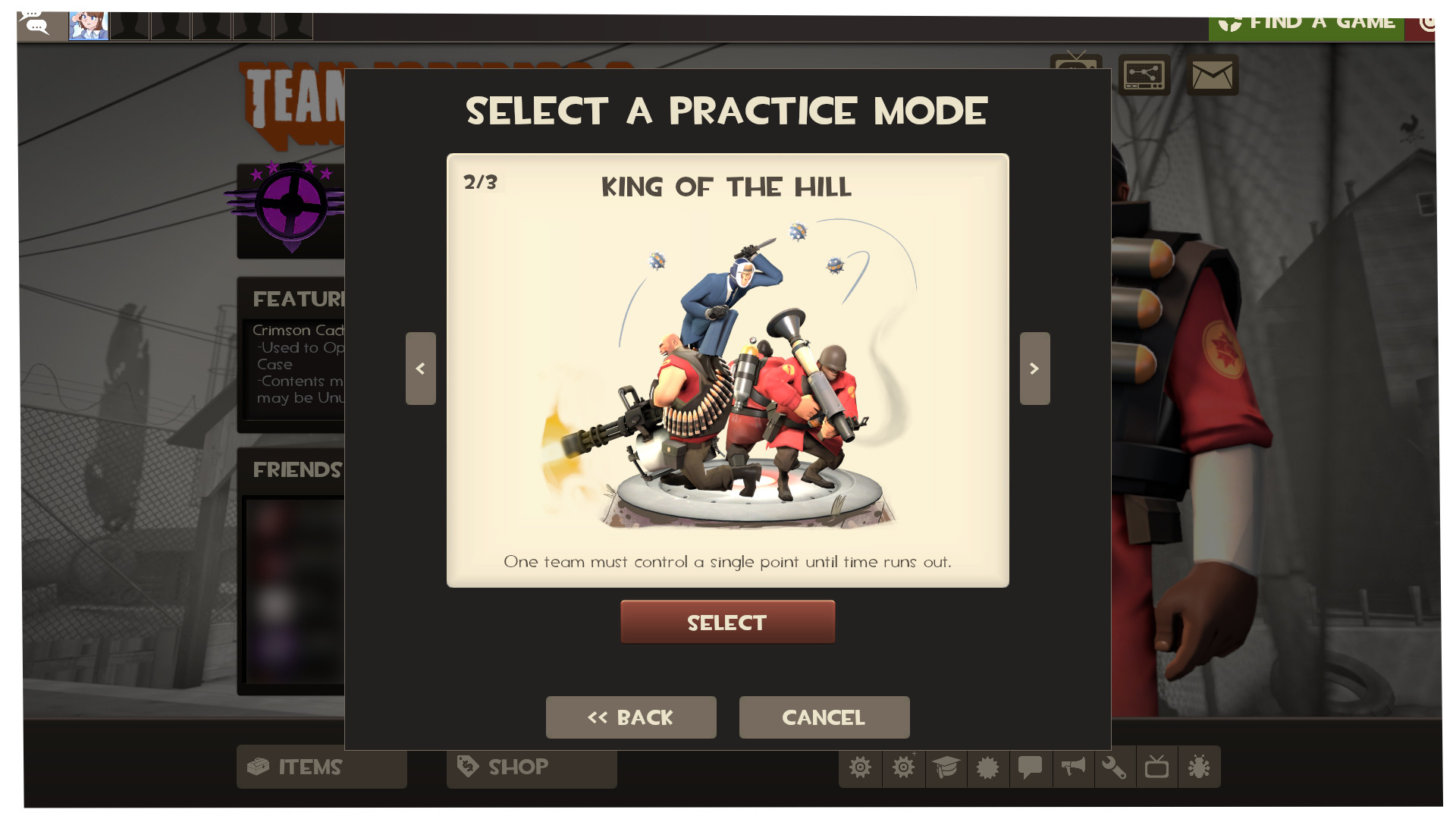Open the mail envelope icon

[1212, 76]
